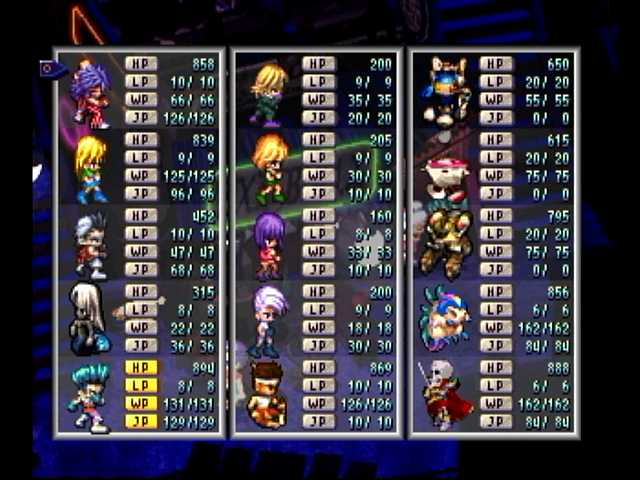Select the teal spiky-haired fighter with 894 HP

91,397
